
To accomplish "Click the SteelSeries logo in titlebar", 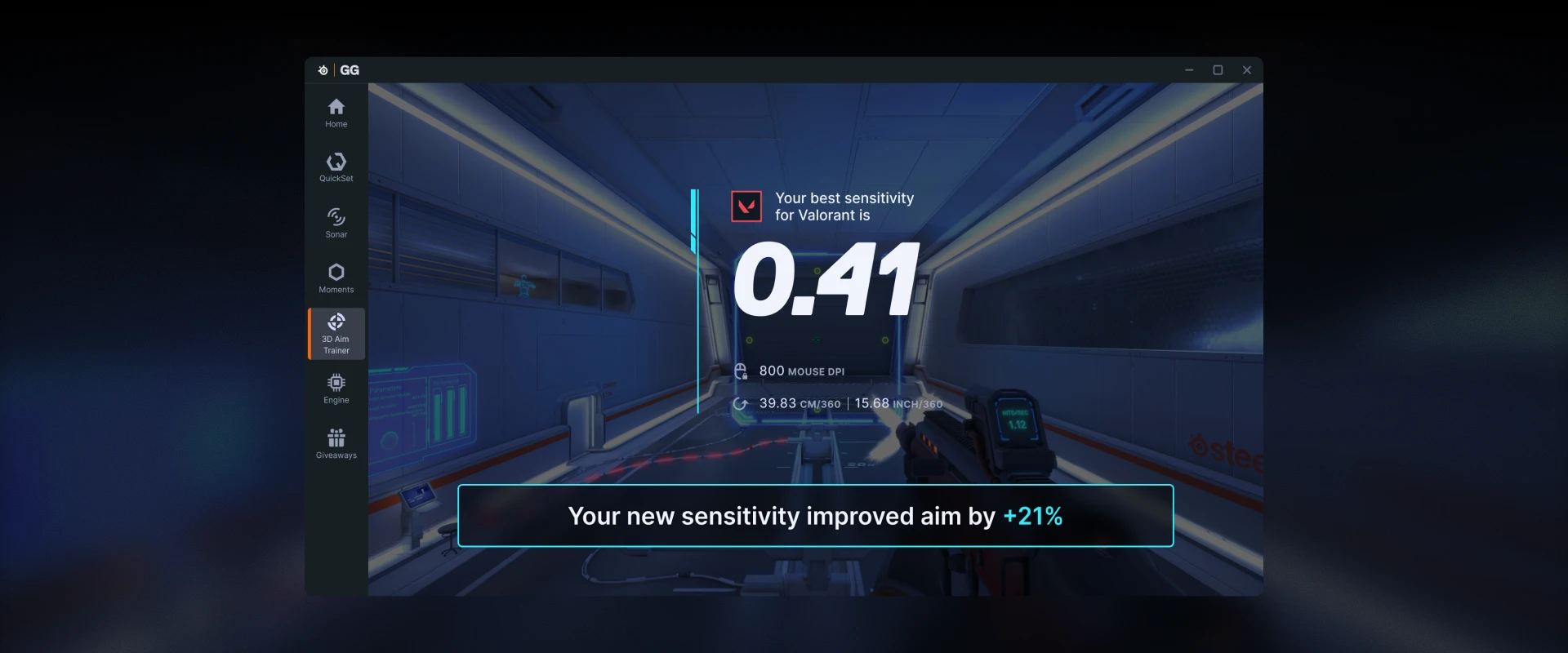I will [322, 70].
